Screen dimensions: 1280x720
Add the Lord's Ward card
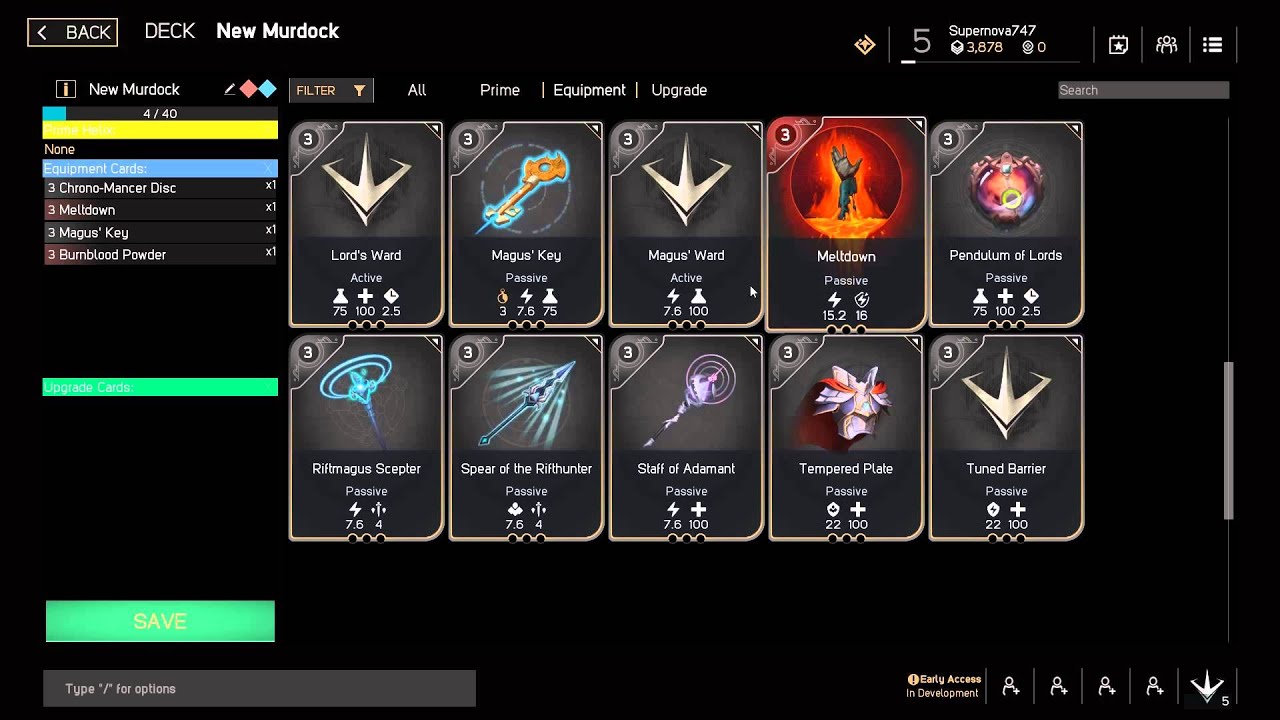point(366,224)
